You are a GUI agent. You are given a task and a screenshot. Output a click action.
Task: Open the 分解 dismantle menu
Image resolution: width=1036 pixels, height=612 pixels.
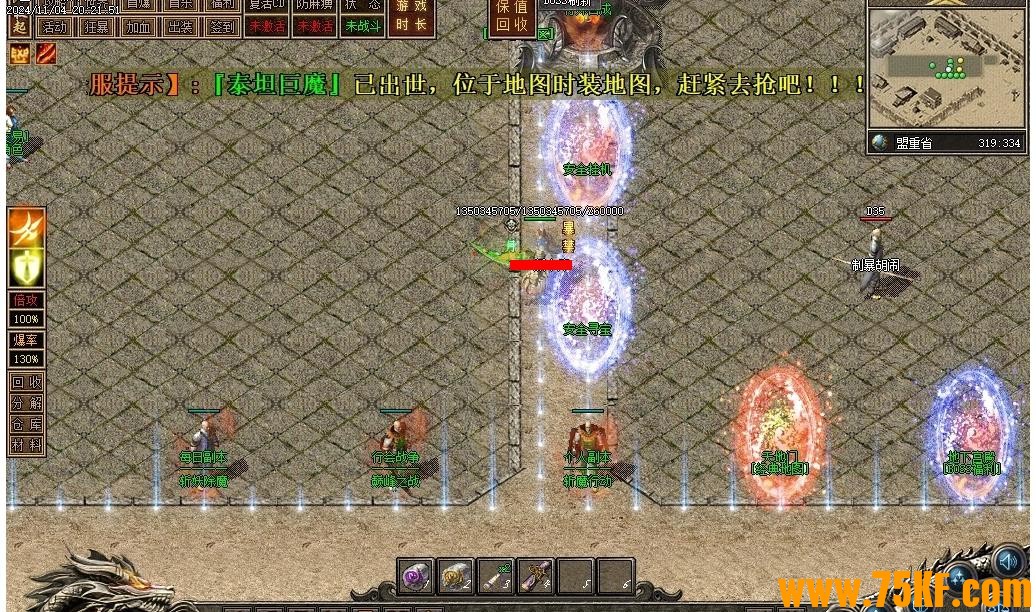coord(26,403)
